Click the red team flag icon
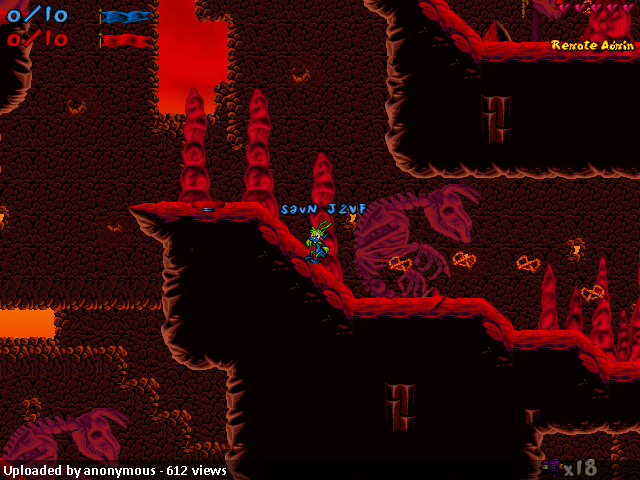Image resolution: width=640 pixels, height=480 pixels. click(127, 40)
